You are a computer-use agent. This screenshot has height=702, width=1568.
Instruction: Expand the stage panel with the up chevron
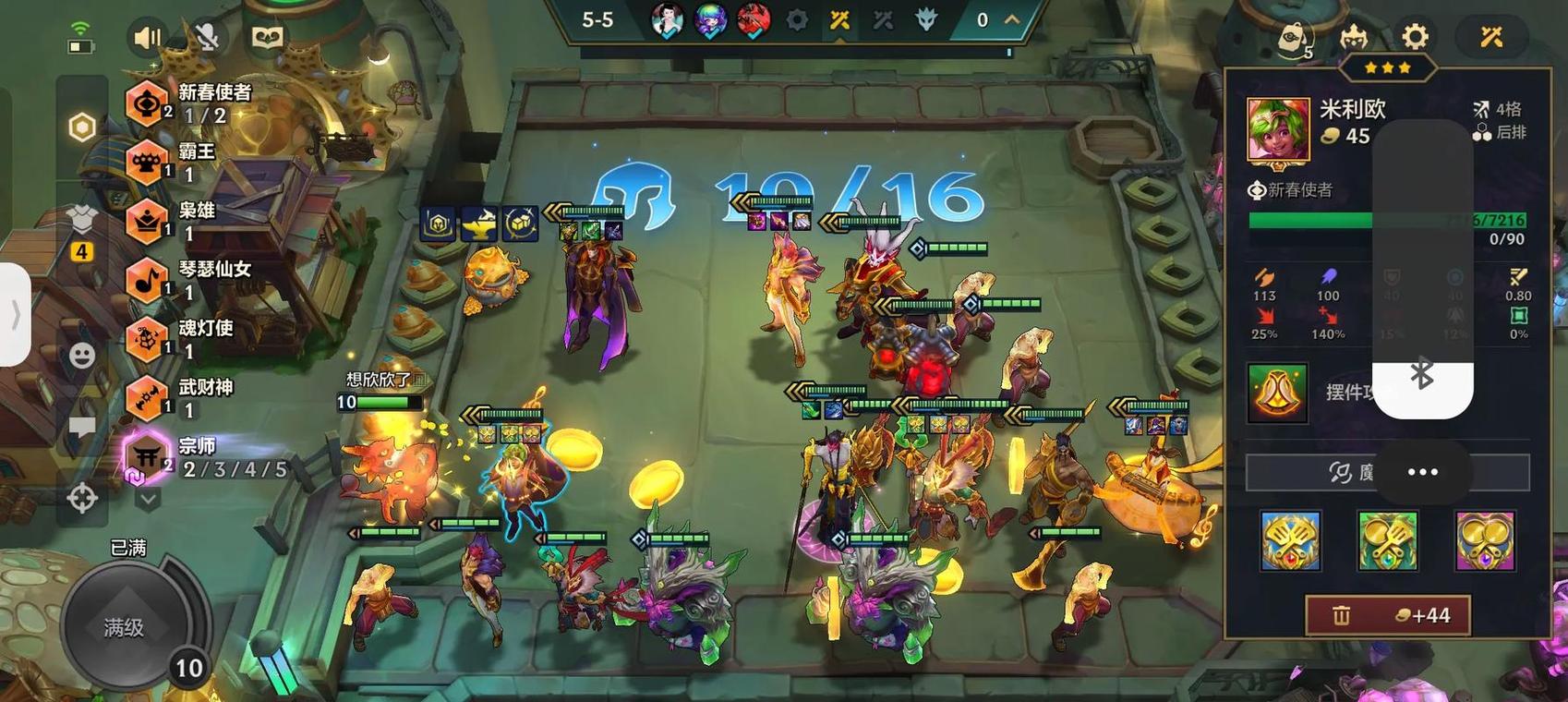(x=1012, y=19)
